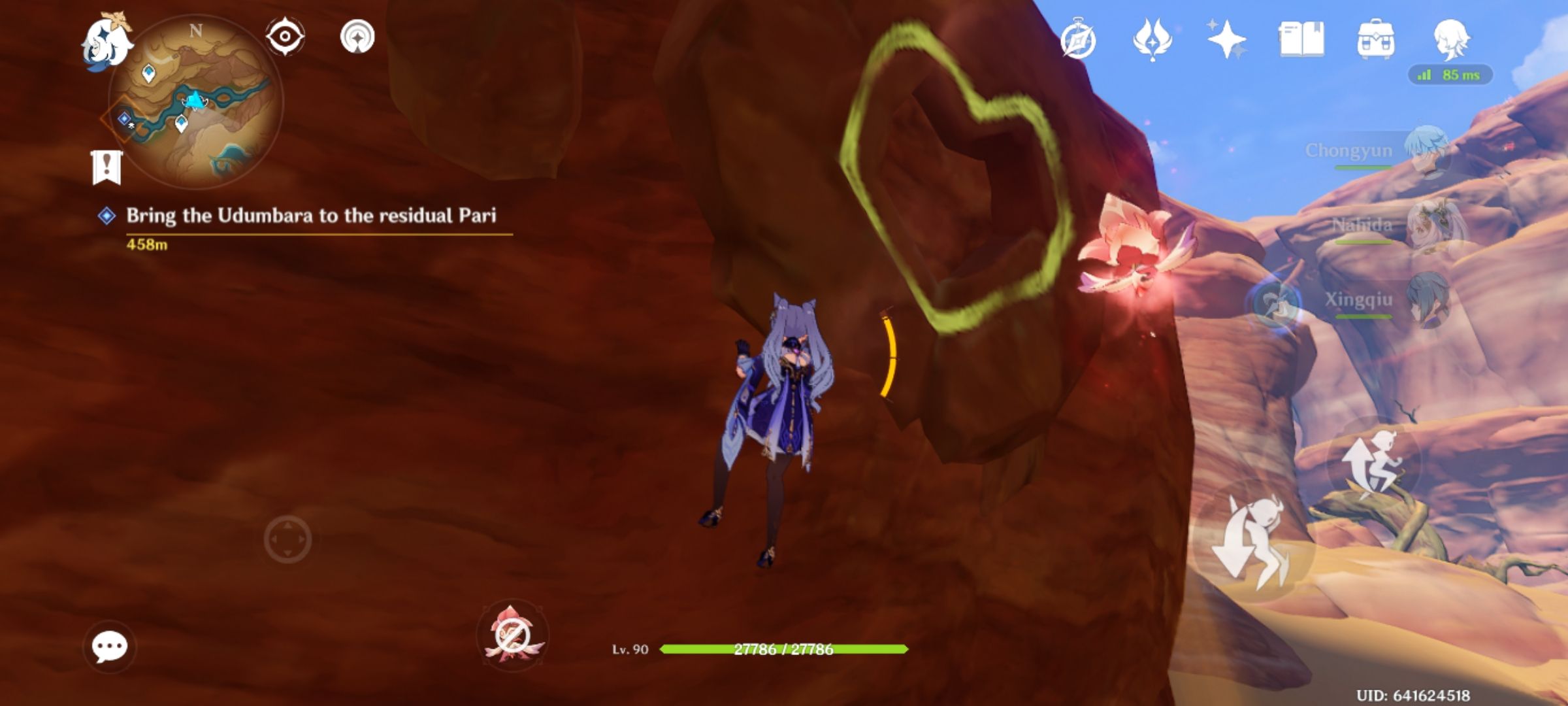Switch to Chongyun using his portrait
This screenshot has width=1568, height=706.
tap(1428, 150)
